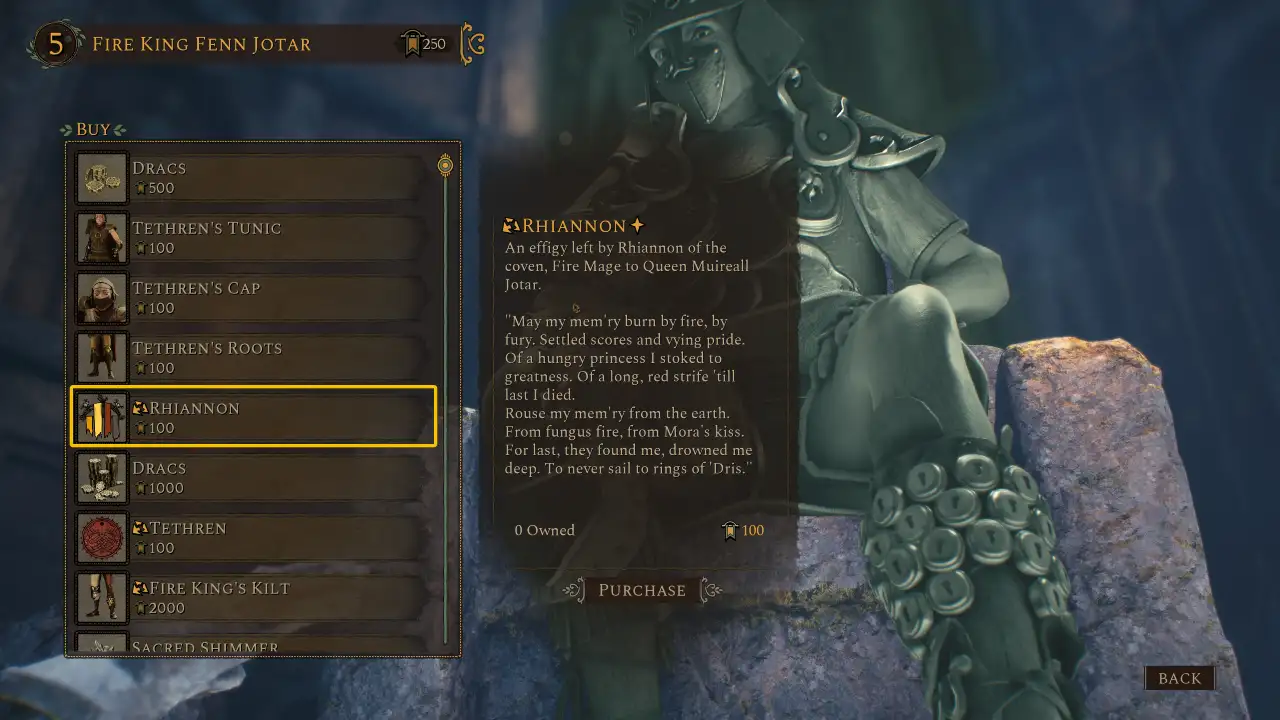The height and width of the screenshot is (720, 1280).
Task: Purchase the Rhiannon effigy
Action: pyautogui.click(x=642, y=590)
